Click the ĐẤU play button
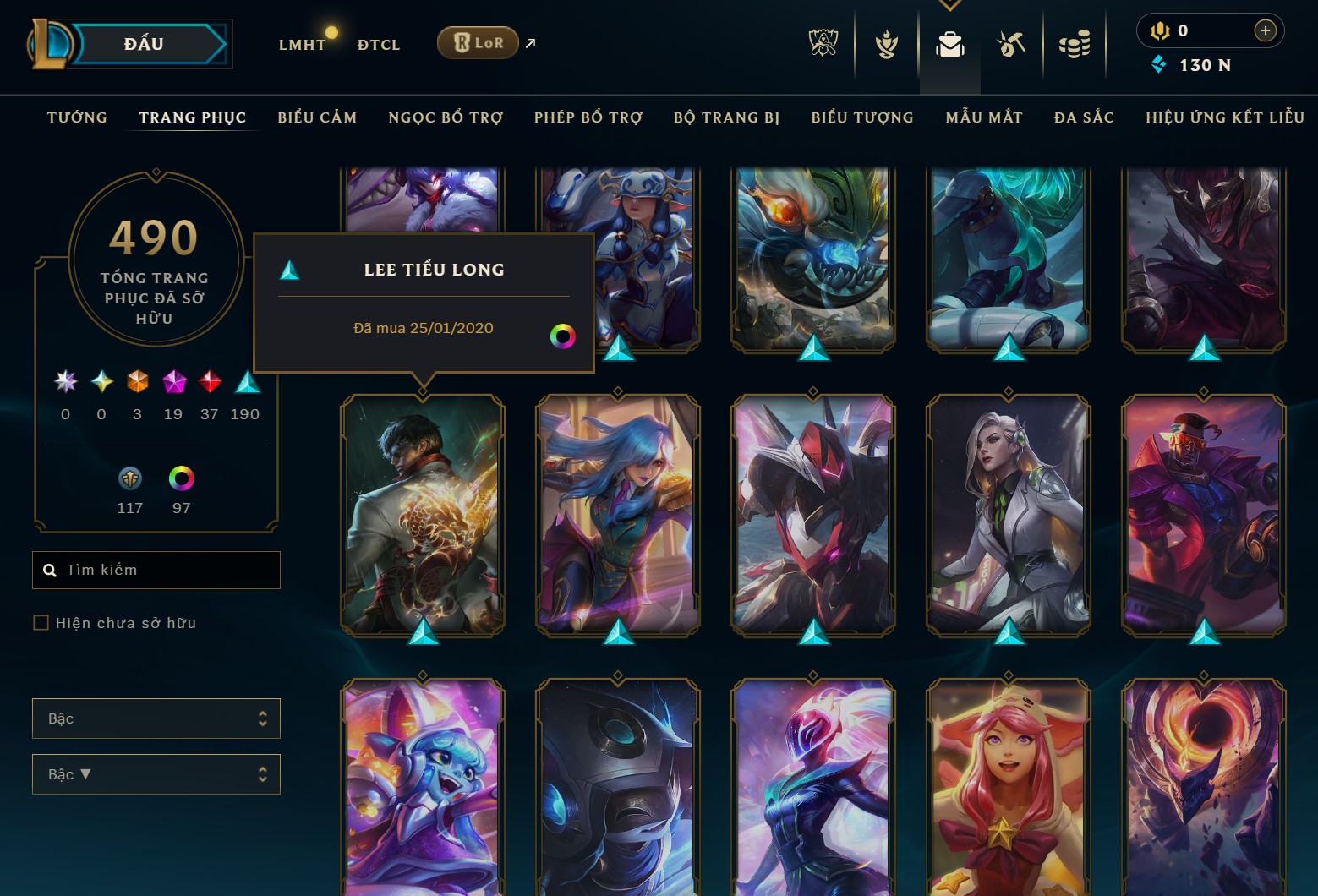This screenshot has width=1318, height=896. [144, 43]
